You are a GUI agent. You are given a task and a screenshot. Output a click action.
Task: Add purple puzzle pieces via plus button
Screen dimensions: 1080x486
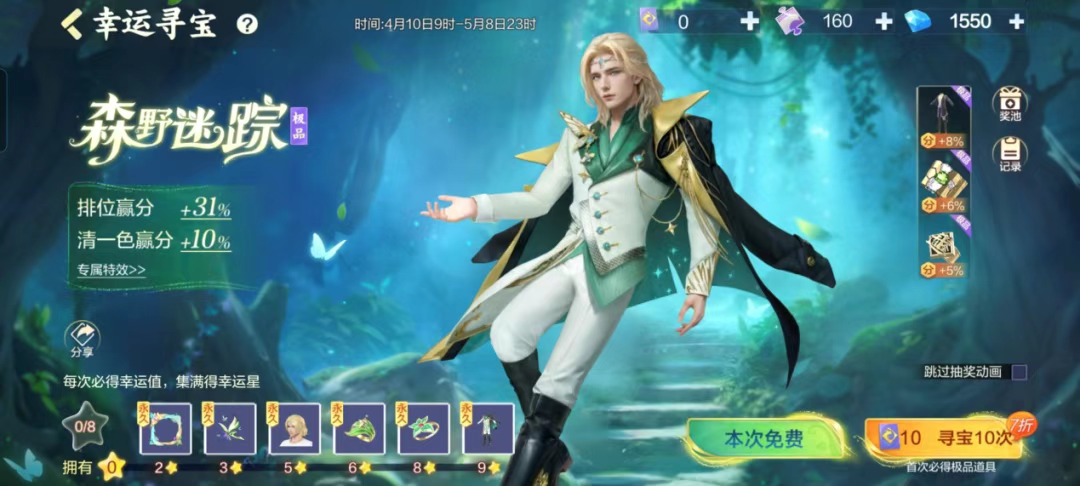[x=883, y=21]
